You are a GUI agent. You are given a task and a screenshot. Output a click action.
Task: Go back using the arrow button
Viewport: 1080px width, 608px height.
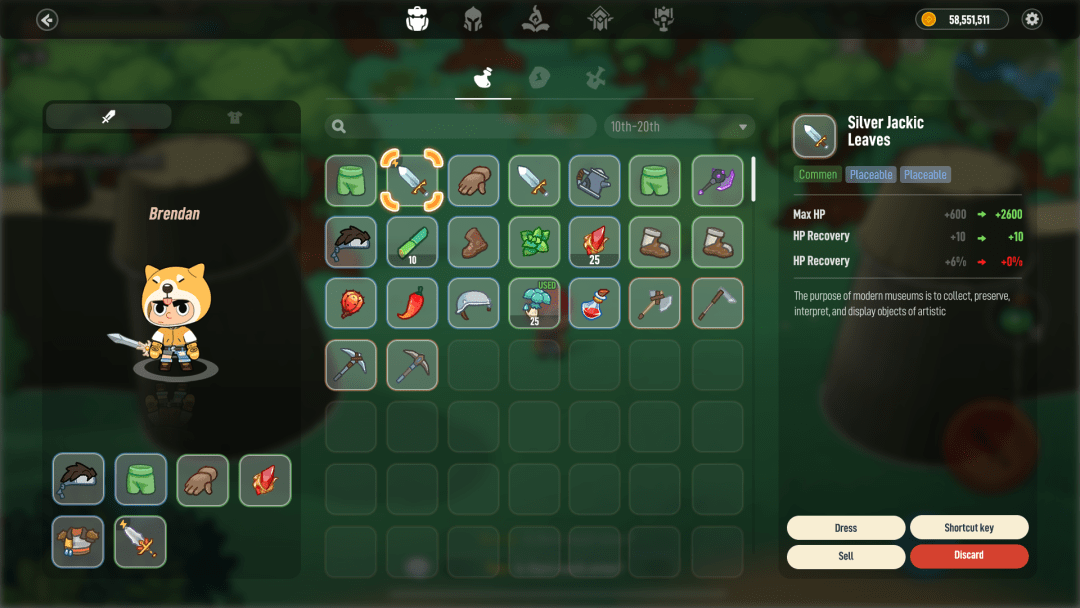coord(47,19)
